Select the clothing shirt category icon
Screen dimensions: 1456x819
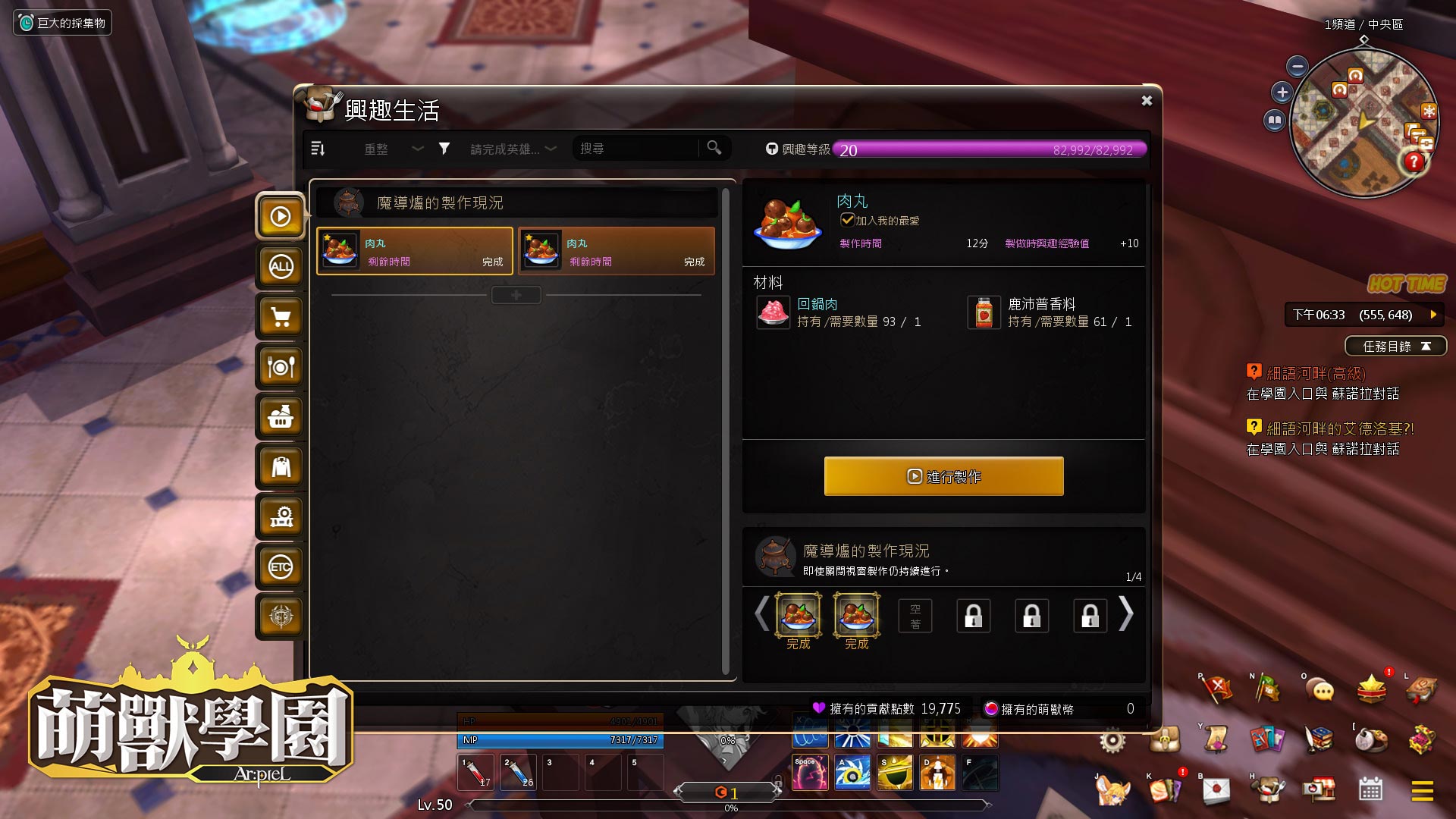point(281,467)
